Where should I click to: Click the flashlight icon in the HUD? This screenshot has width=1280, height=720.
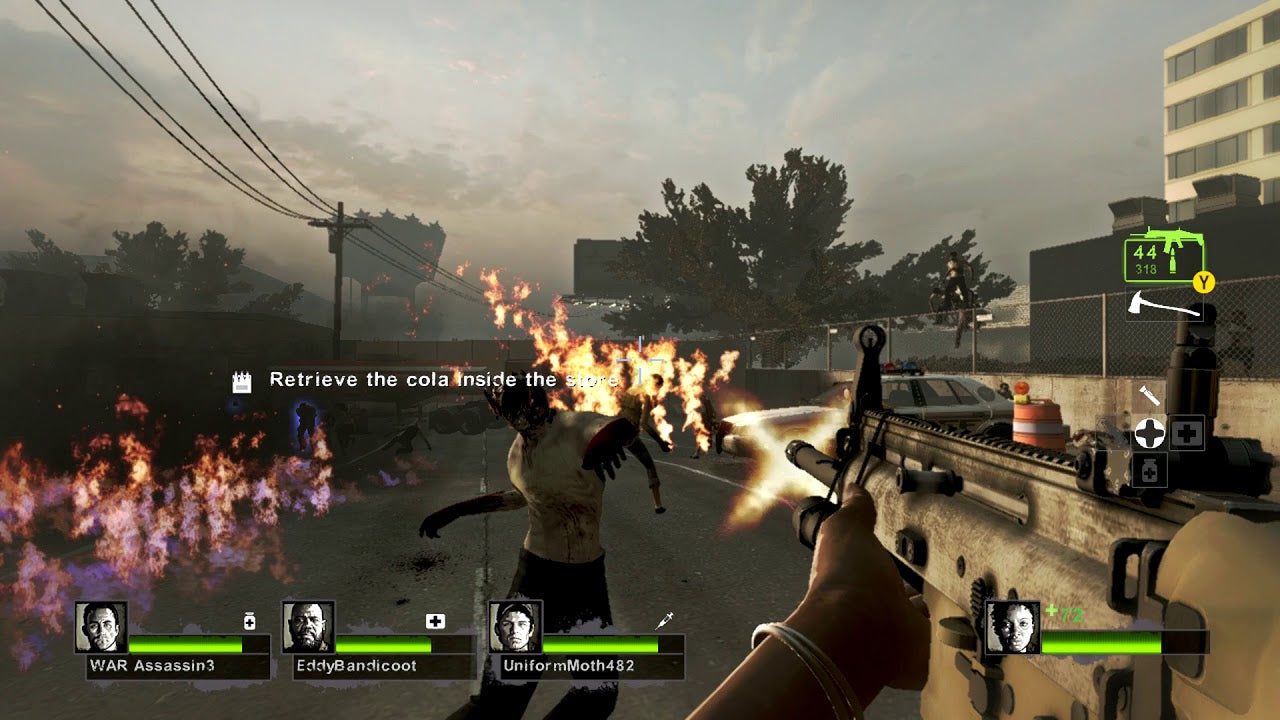pyautogui.click(x=1150, y=394)
